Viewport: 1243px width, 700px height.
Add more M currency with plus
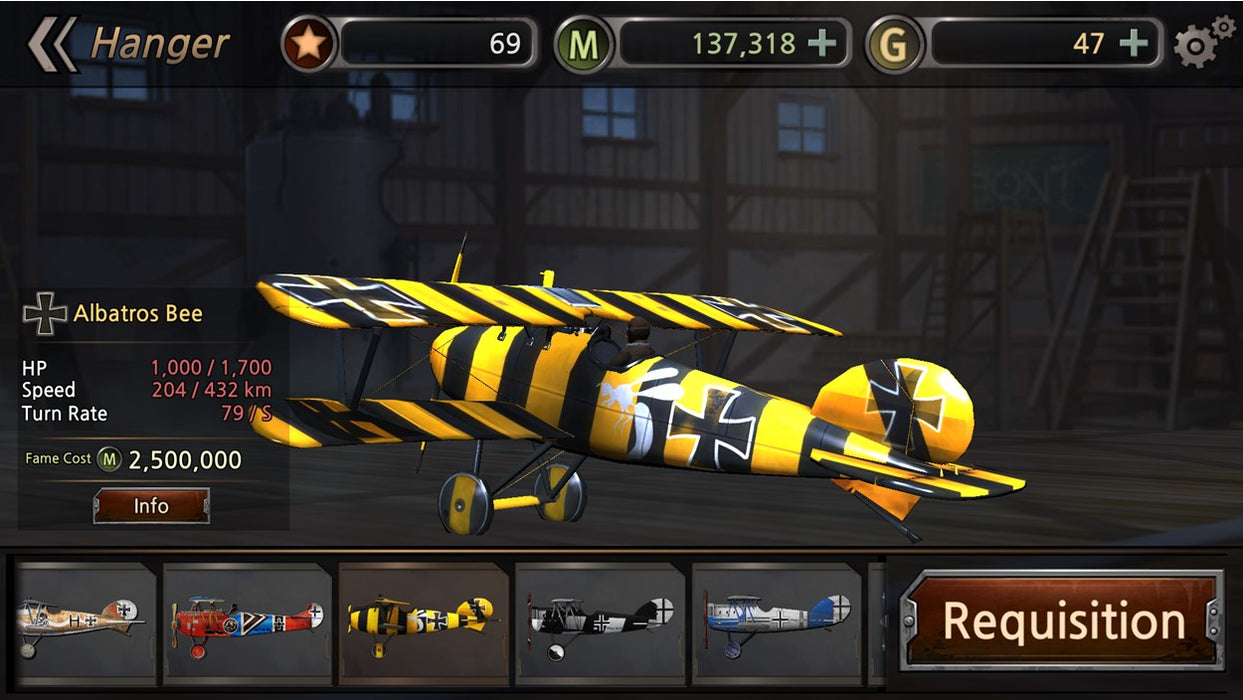822,44
